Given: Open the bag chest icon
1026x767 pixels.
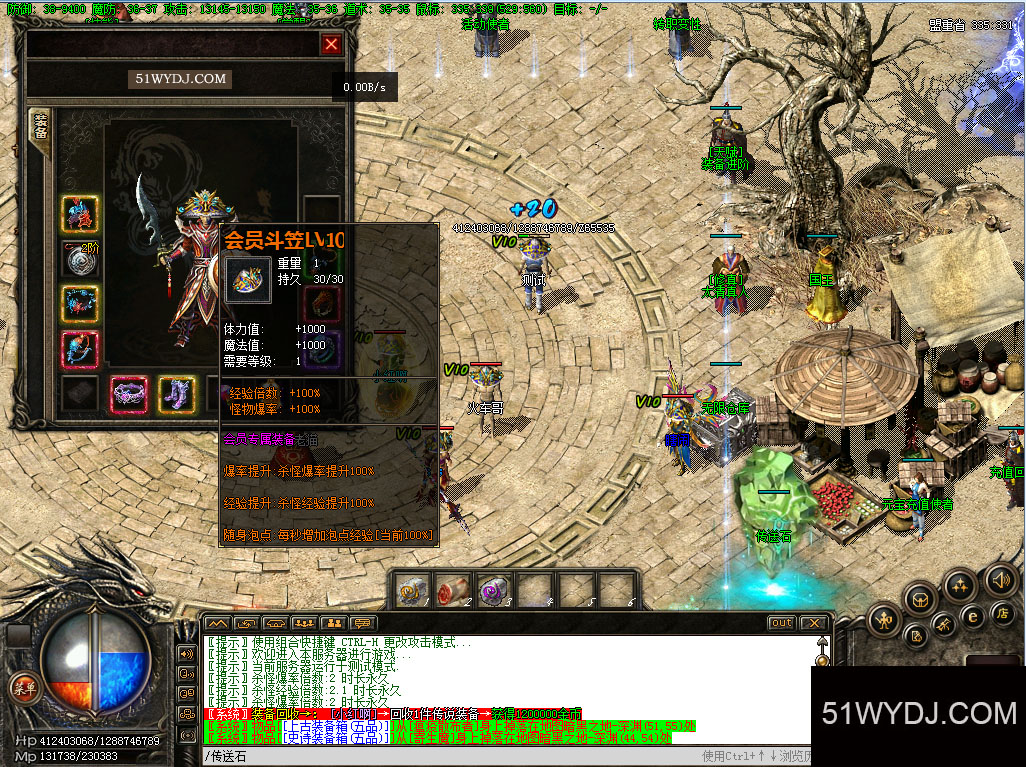Looking at the screenshot, I should pyautogui.click(x=920, y=598).
